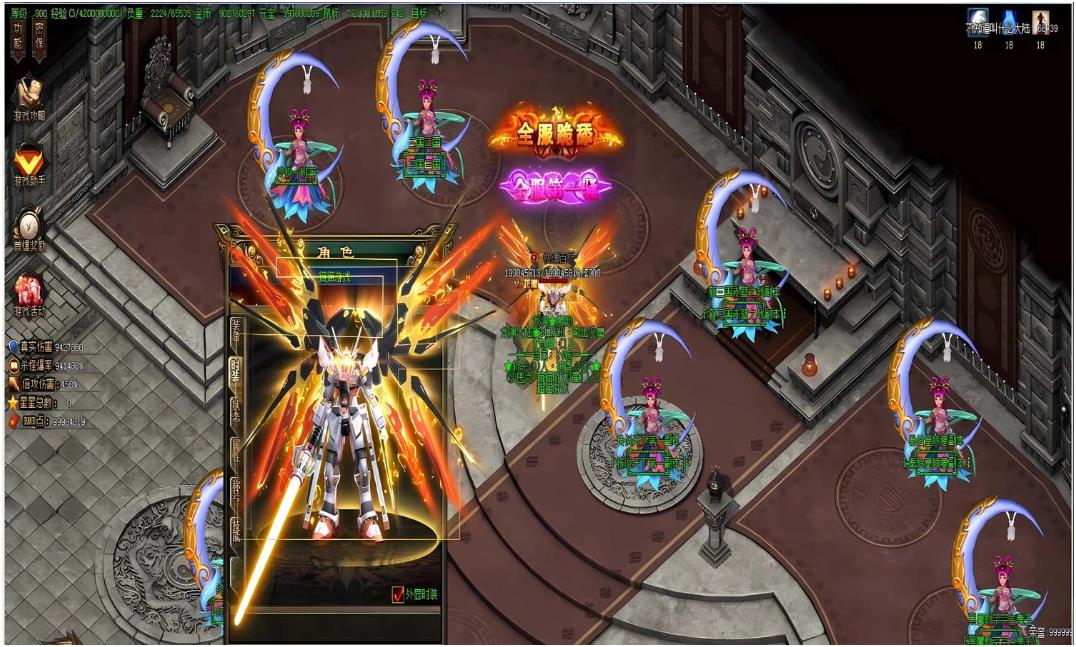This screenshot has height=647, width=1076.
Task: Show the 游戏活动 game events
Action: point(28,290)
